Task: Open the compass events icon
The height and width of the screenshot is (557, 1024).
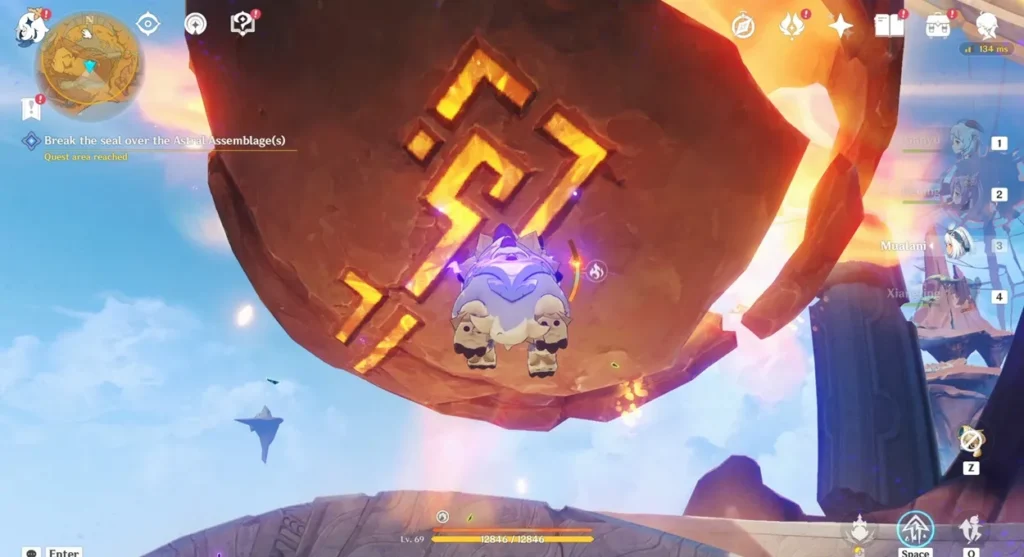Action: pos(742,26)
